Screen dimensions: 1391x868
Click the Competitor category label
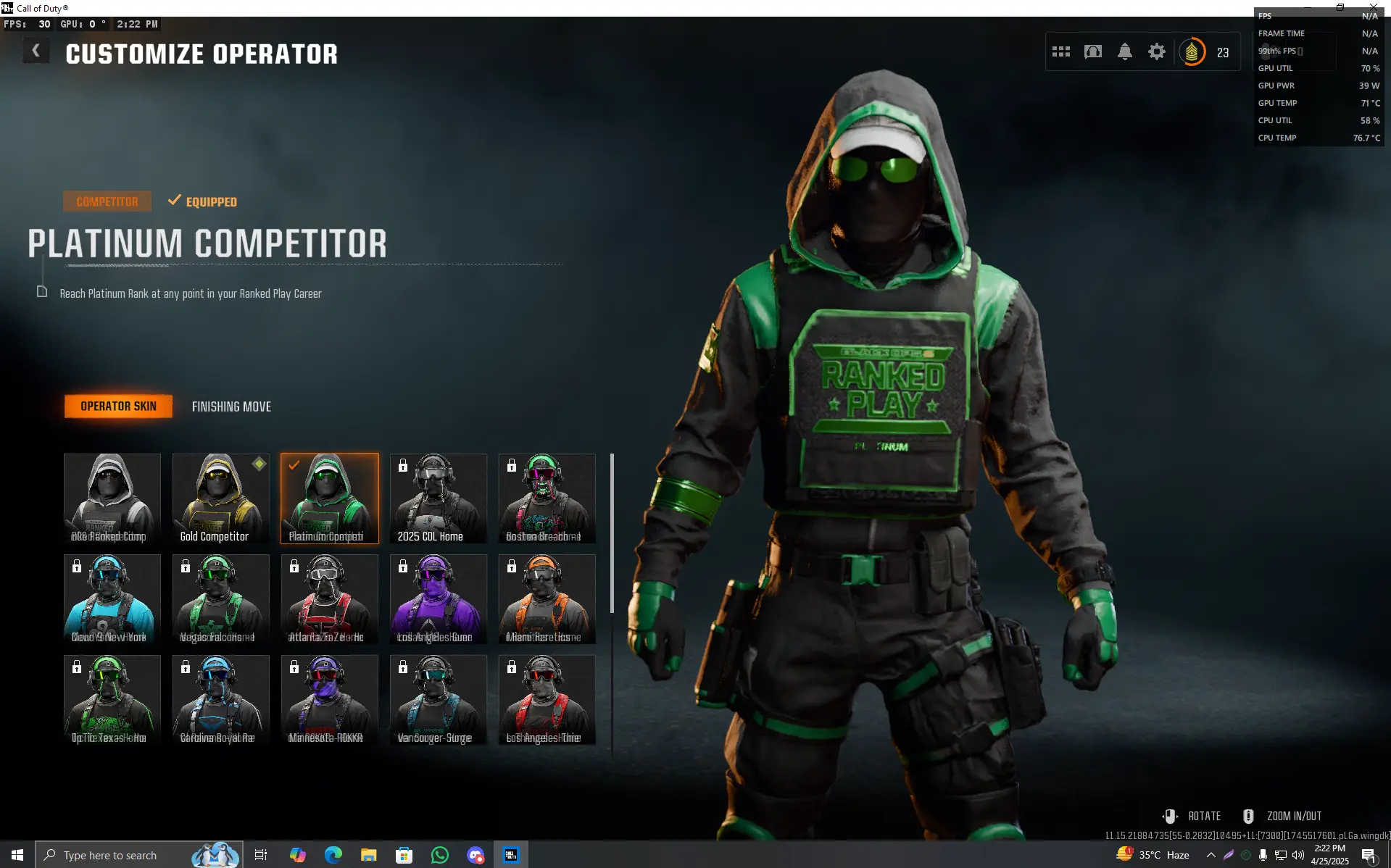pos(107,201)
